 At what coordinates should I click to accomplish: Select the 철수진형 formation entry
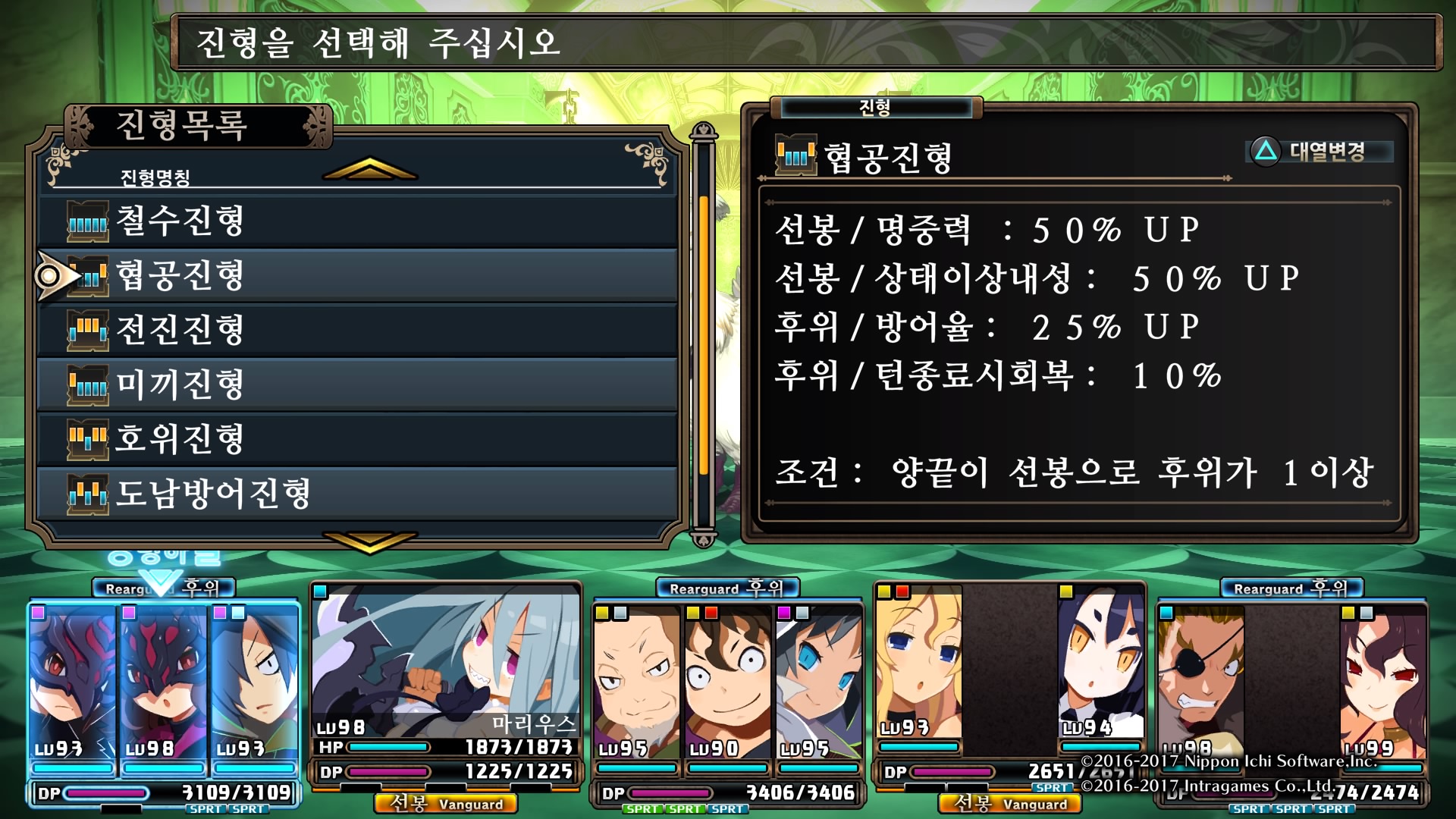[x=356, y=221]
